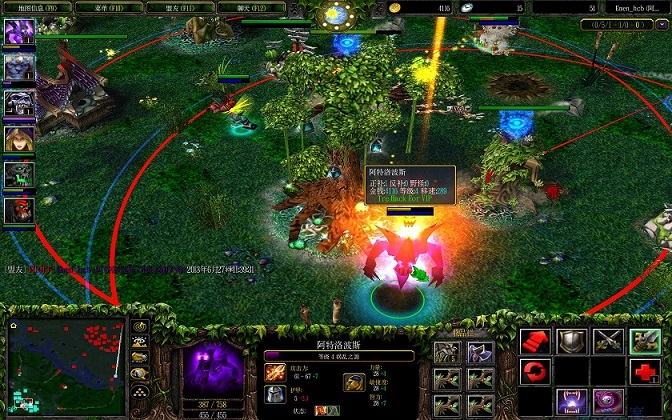
Task: Toggle the minimap terrain display button
Action: click(x=141, y=343)
